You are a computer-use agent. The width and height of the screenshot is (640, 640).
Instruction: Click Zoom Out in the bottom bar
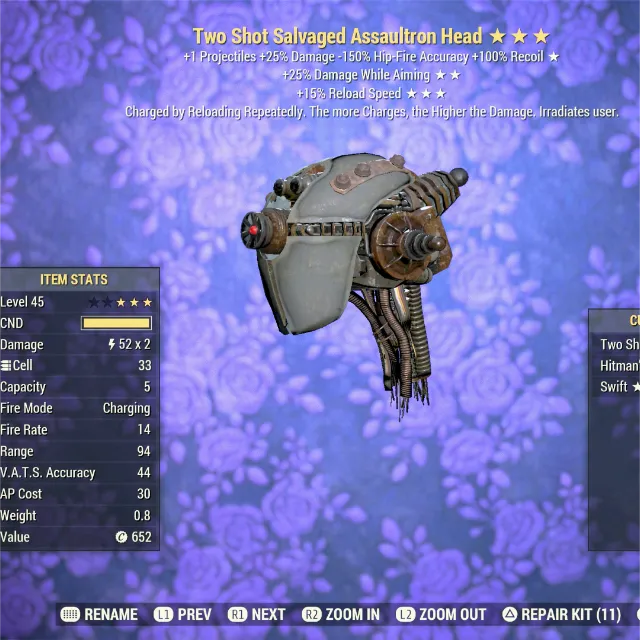coord(441,614)
